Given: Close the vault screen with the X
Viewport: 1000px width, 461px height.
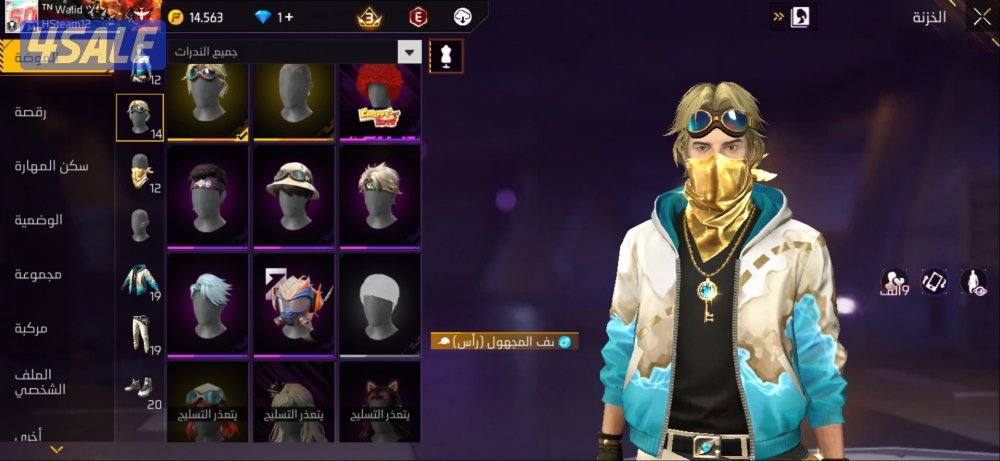Looking at the screenshot, I should coord(981,17).
